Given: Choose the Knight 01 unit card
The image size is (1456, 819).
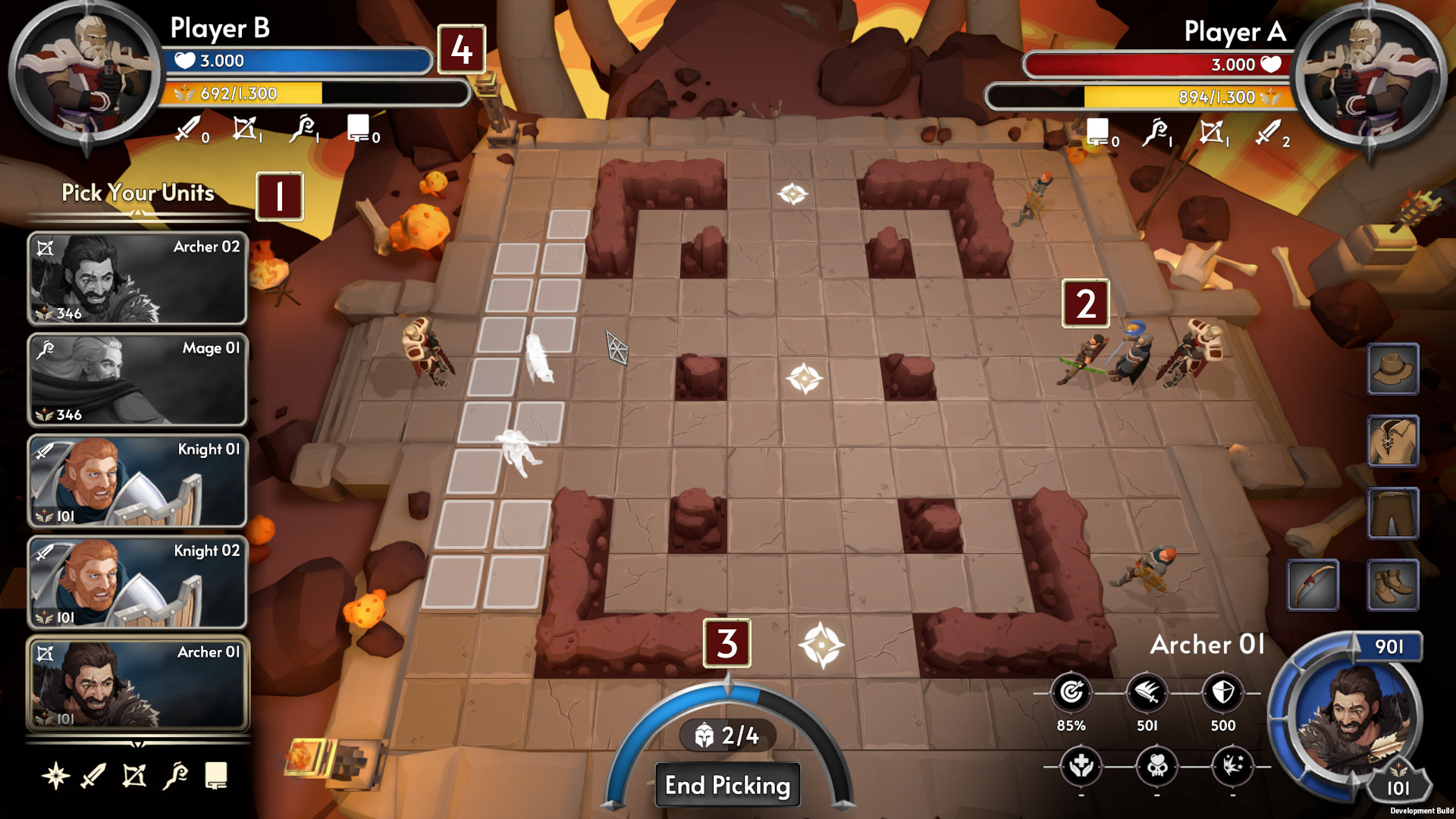Looking at the screenshot, I should click(137, 481).
